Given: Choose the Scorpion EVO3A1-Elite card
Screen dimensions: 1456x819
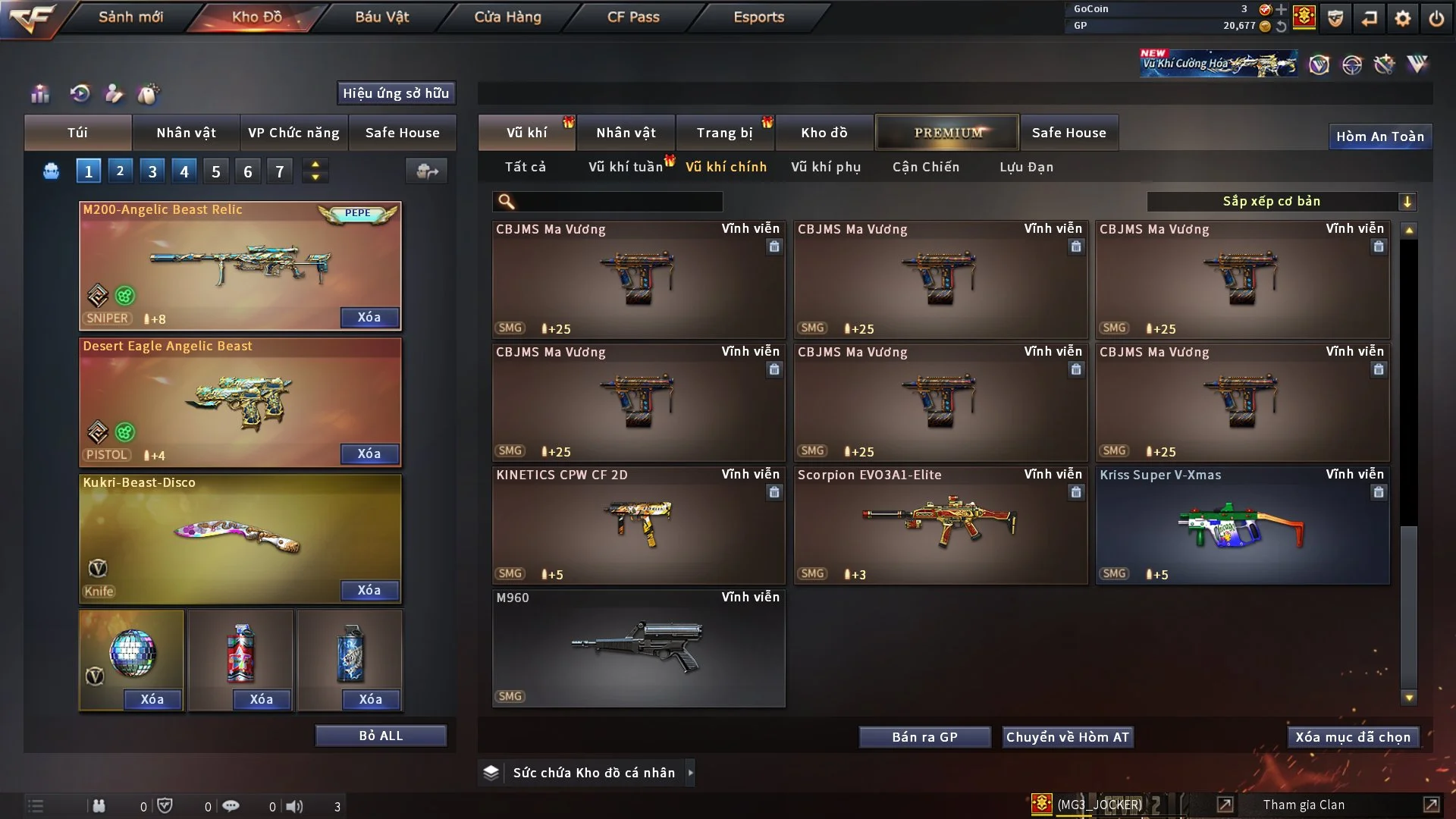Looking at the screenshot, I should point(940,526).
